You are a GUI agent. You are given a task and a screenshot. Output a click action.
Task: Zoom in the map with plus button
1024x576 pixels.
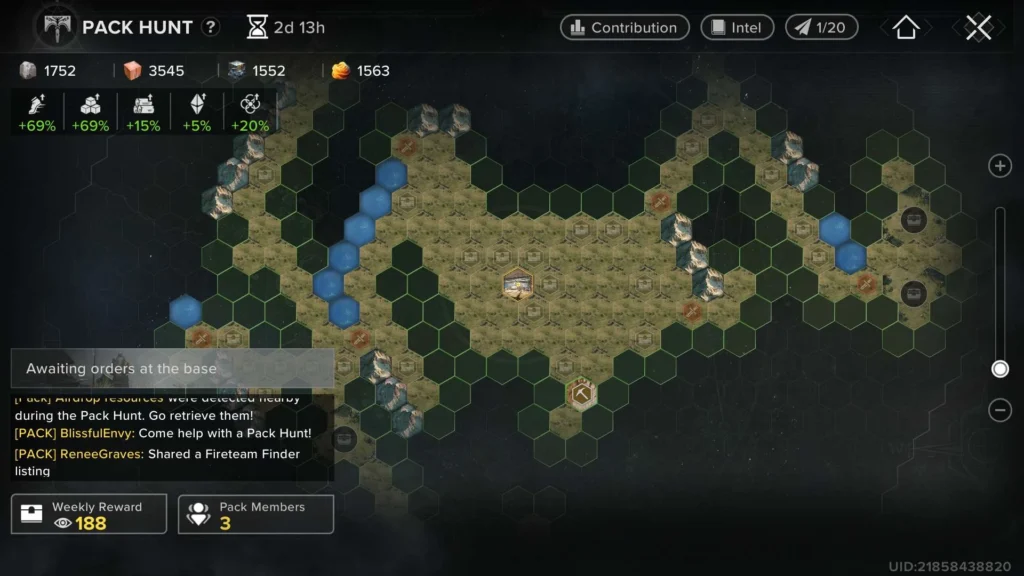click(x=999, y=166)
